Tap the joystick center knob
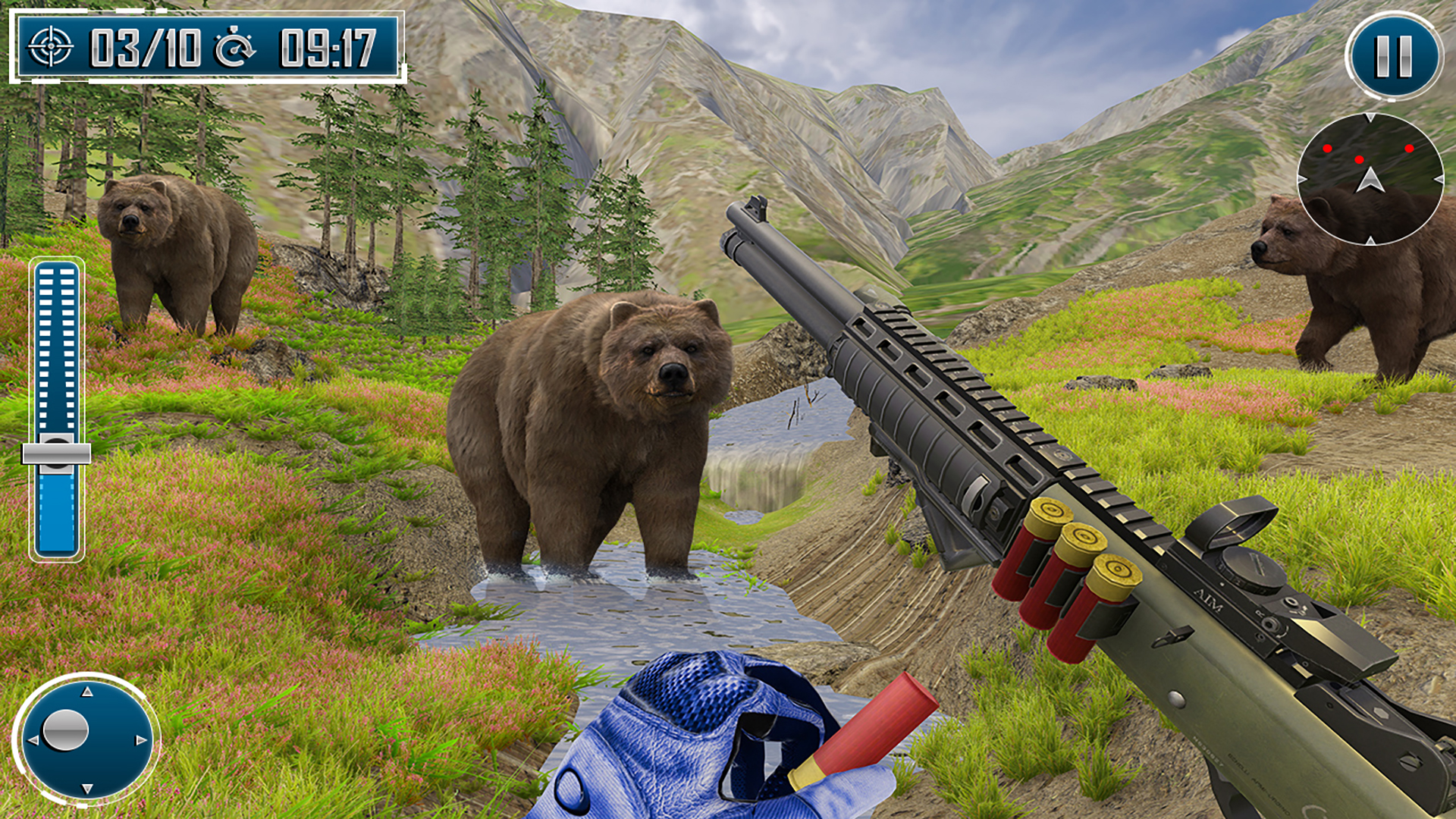 65,730
